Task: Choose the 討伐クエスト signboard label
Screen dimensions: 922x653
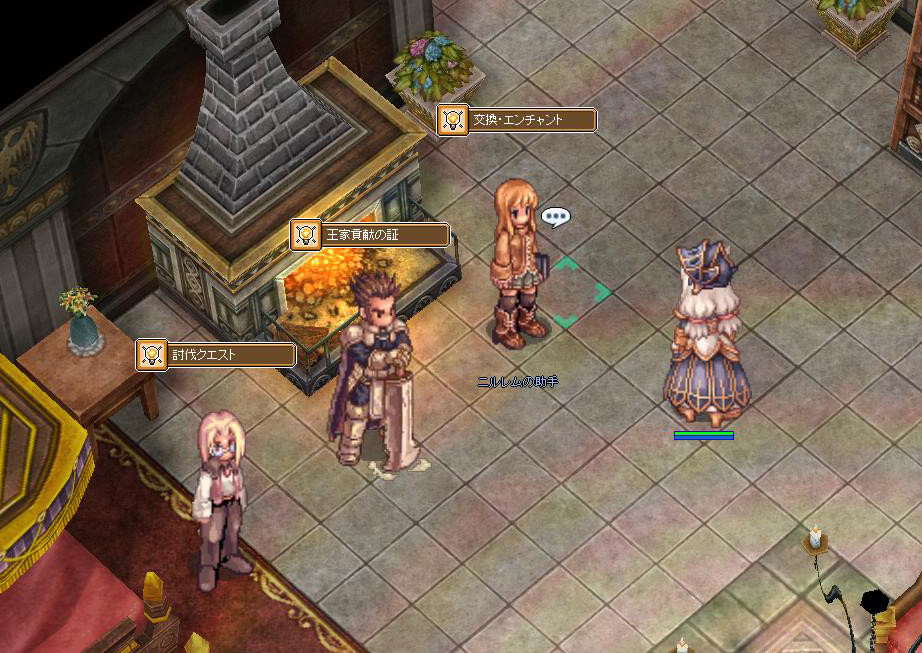Action: click(216, 354)
